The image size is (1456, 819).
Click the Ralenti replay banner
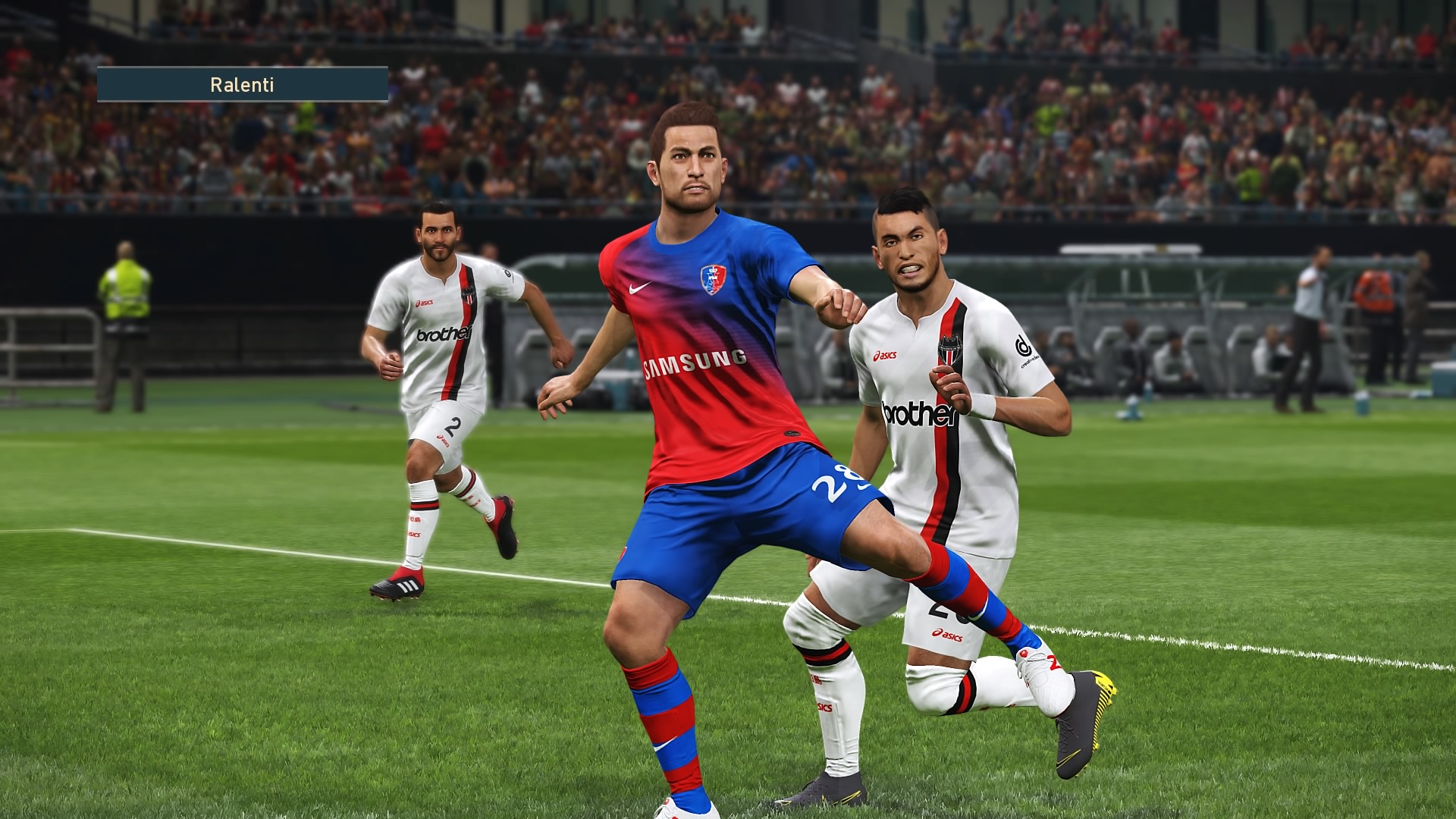click(243, 84)
